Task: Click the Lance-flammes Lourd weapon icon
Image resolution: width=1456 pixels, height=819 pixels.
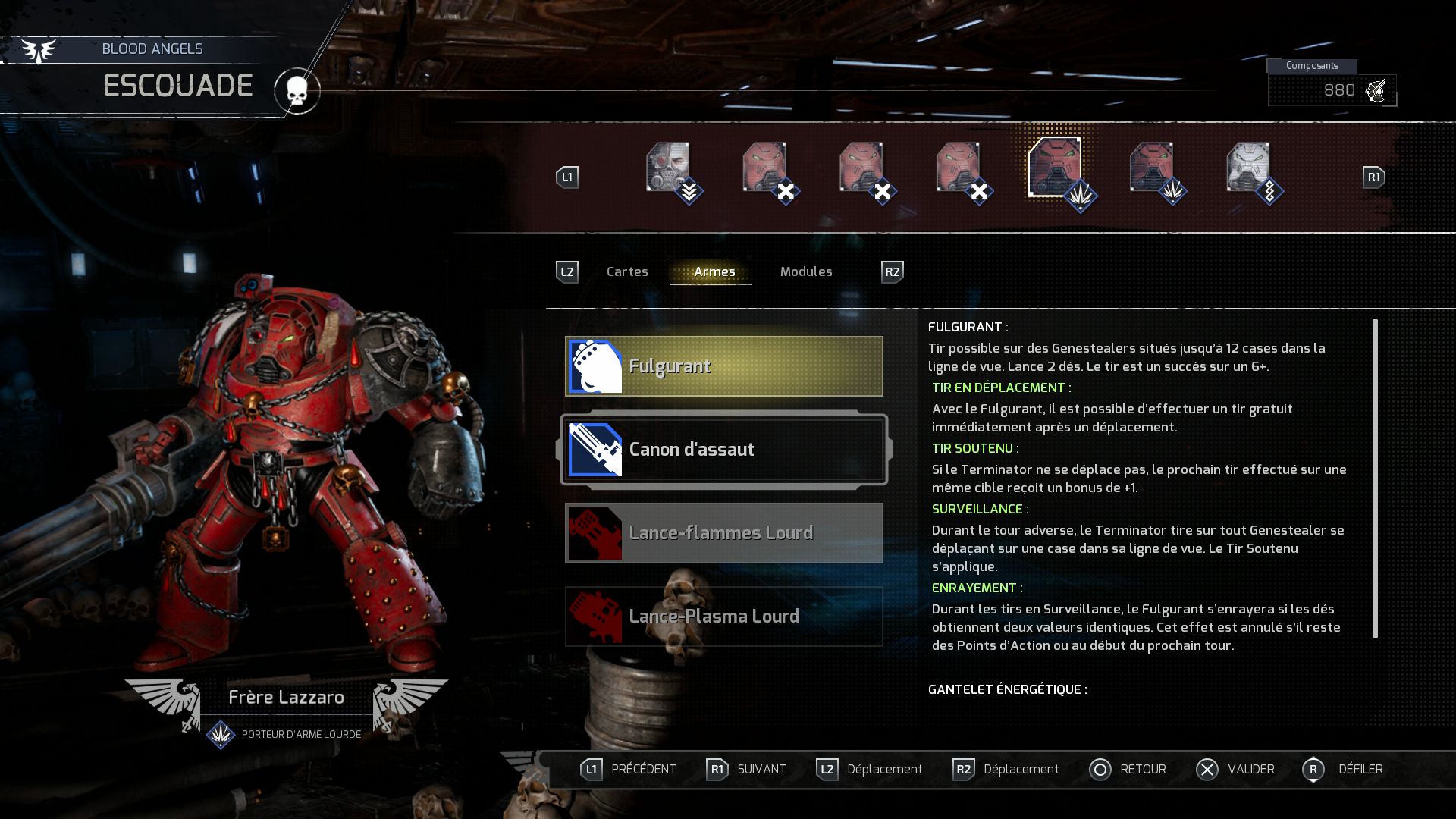Action: coord(595,532)
